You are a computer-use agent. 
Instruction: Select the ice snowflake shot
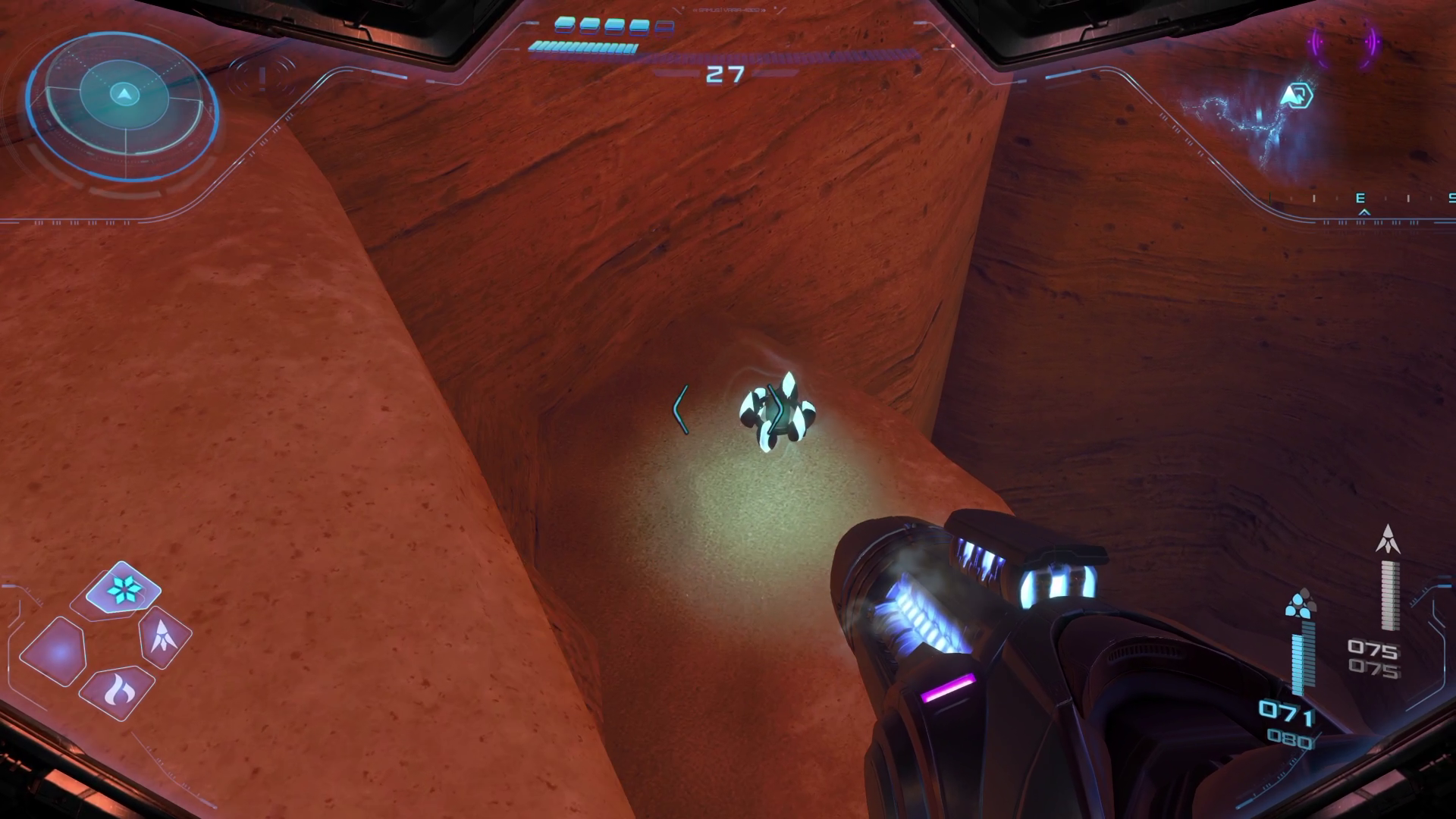[x=122, y=589]
